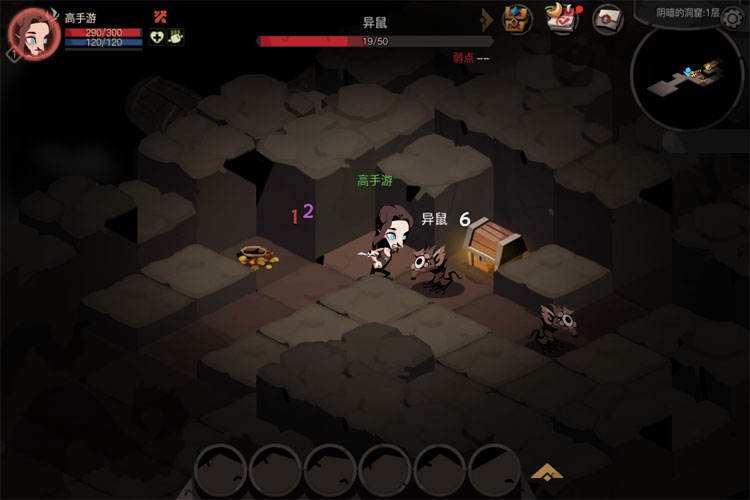Open the book with red emblem
This screenshot has width=750, height=500.
[x=607, y=19]
